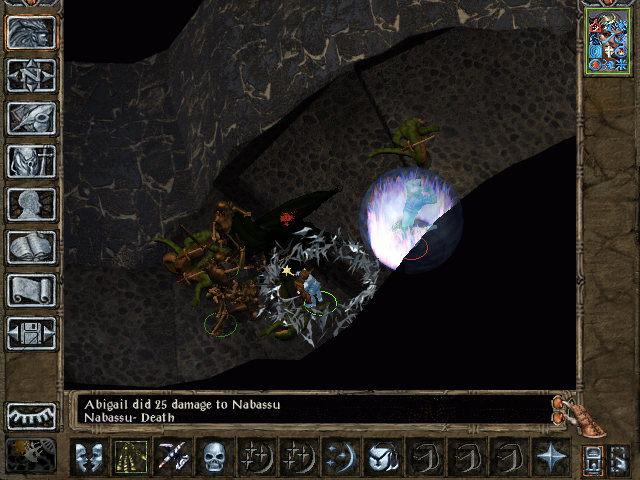Activate the two-masks dialogue action button

coord(88,458)
